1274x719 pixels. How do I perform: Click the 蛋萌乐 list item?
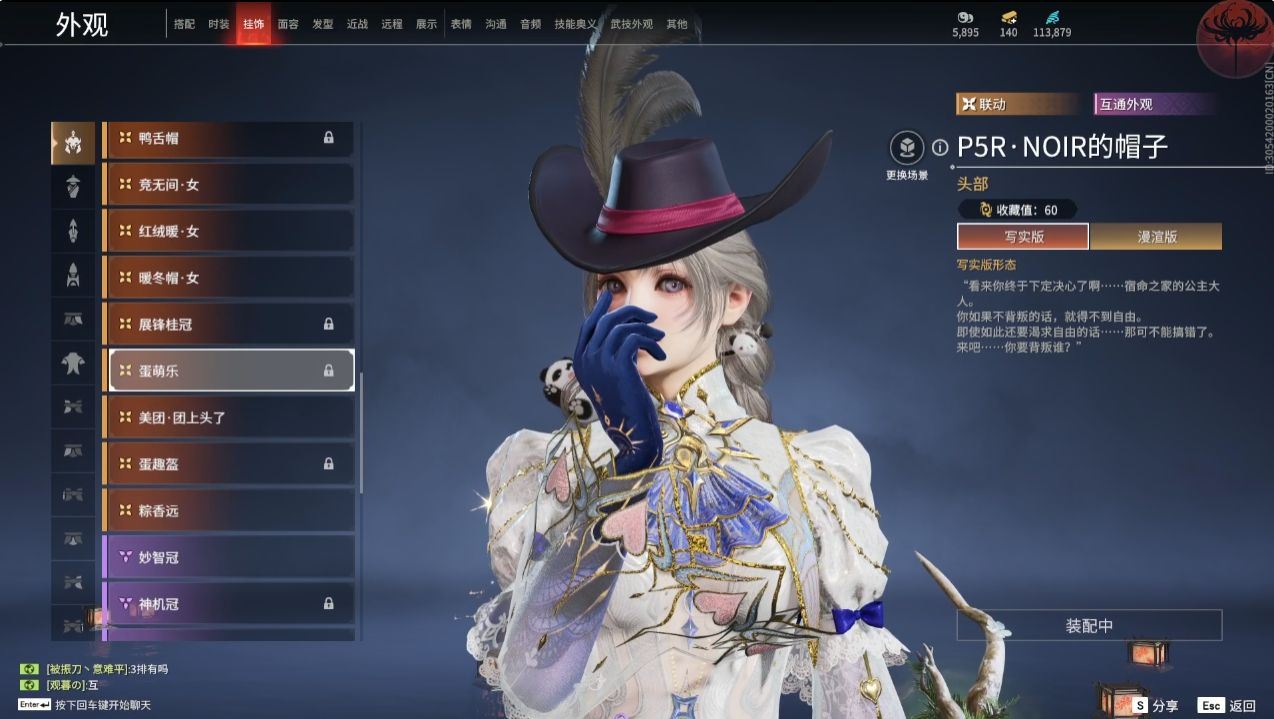(229, 371)
